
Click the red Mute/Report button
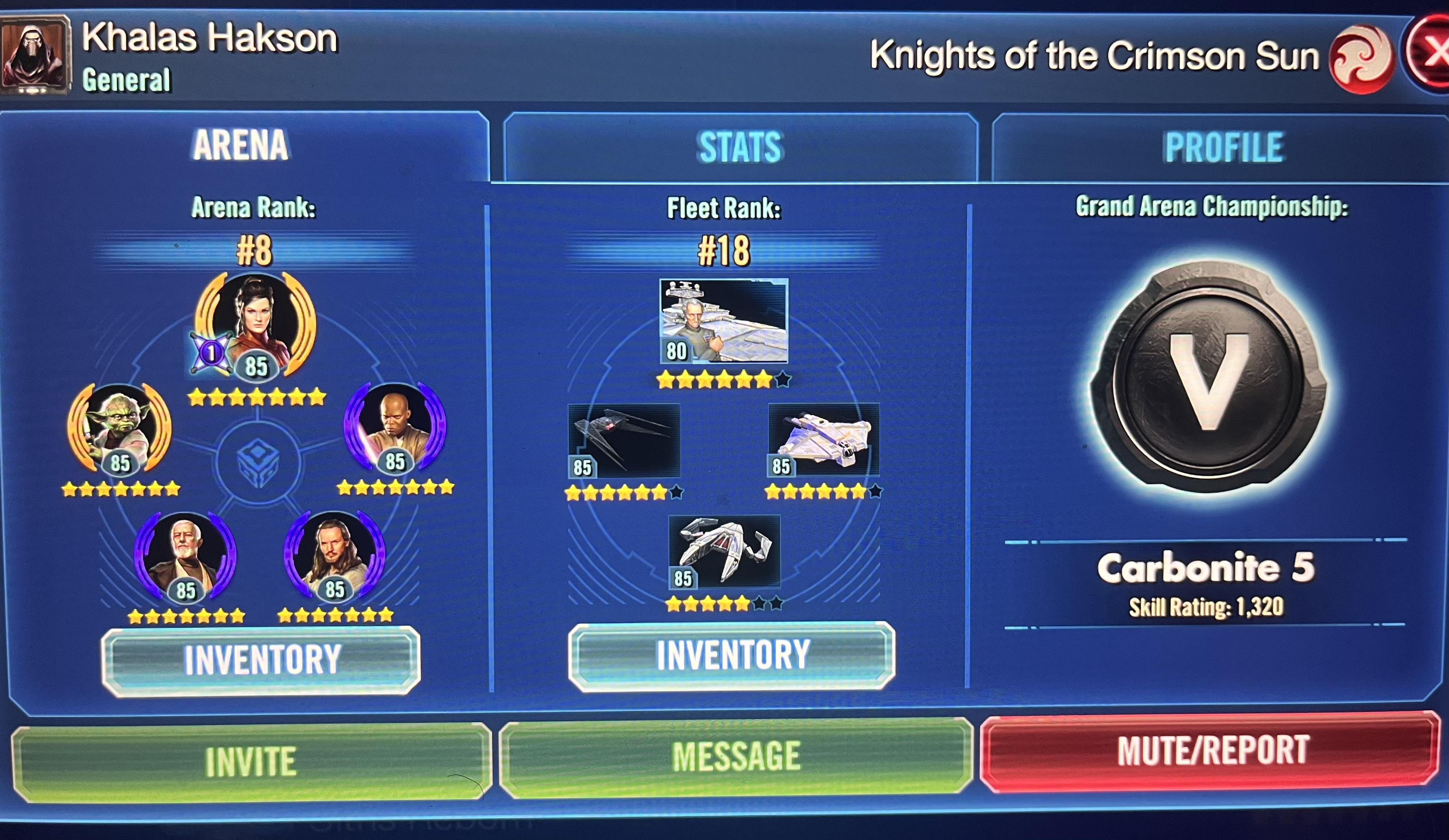point(1212,751)
